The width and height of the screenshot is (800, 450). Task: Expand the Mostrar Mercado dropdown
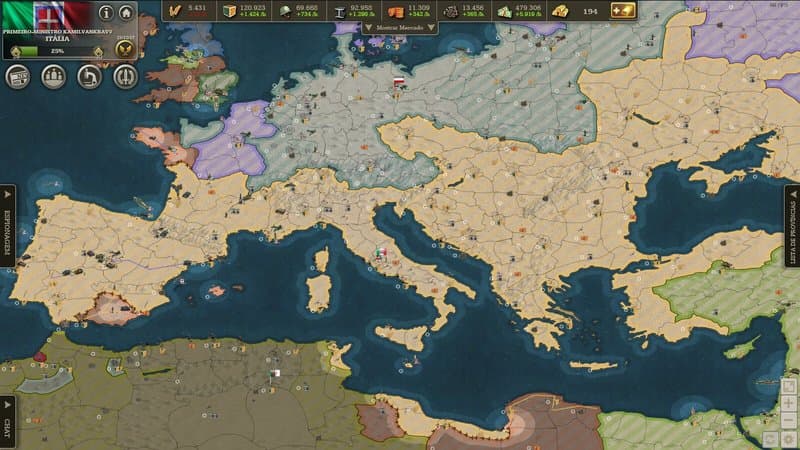click(x=400, y=28)
